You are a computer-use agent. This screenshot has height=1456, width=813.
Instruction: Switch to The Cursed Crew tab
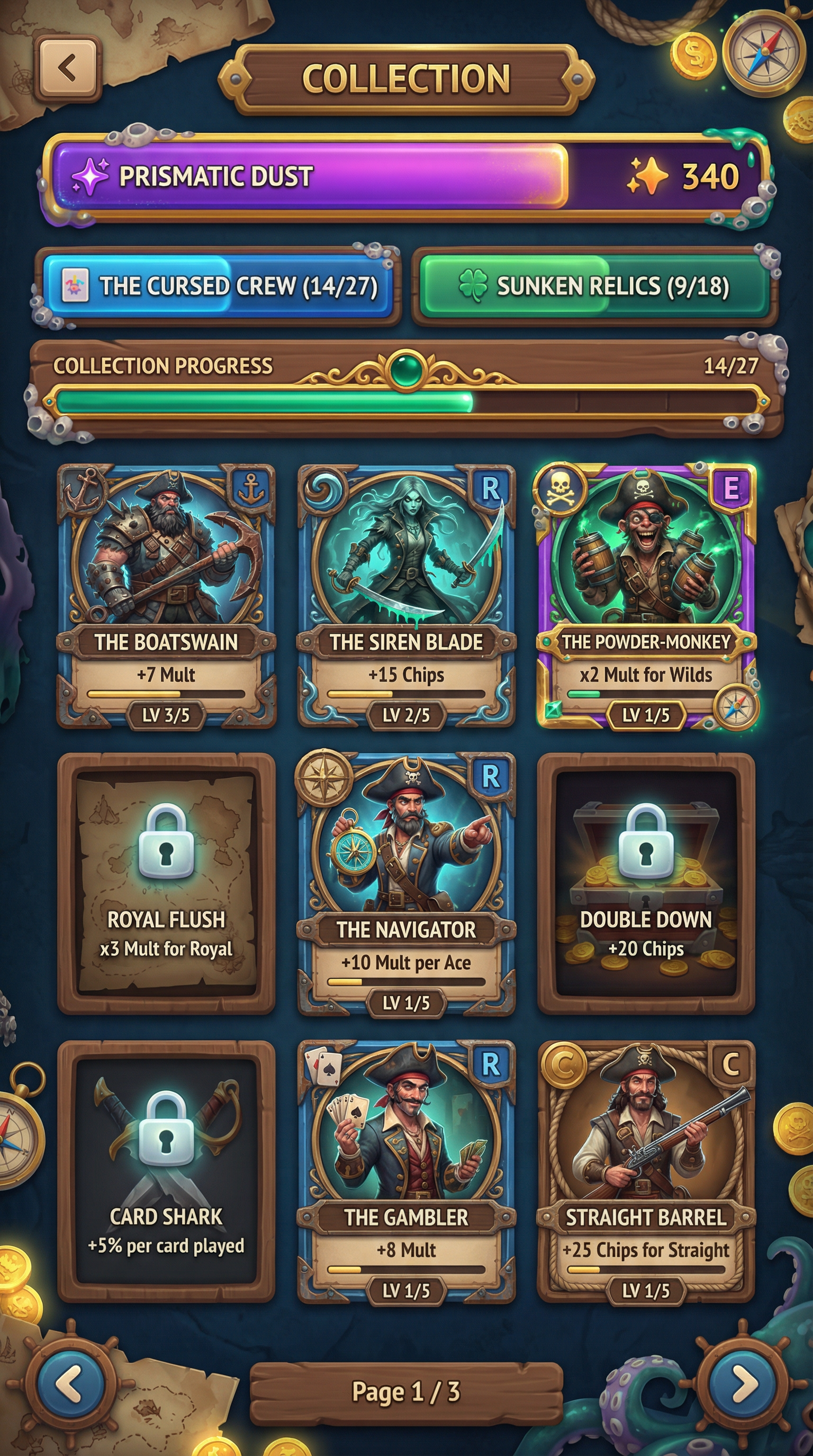[x=218, y=286]
